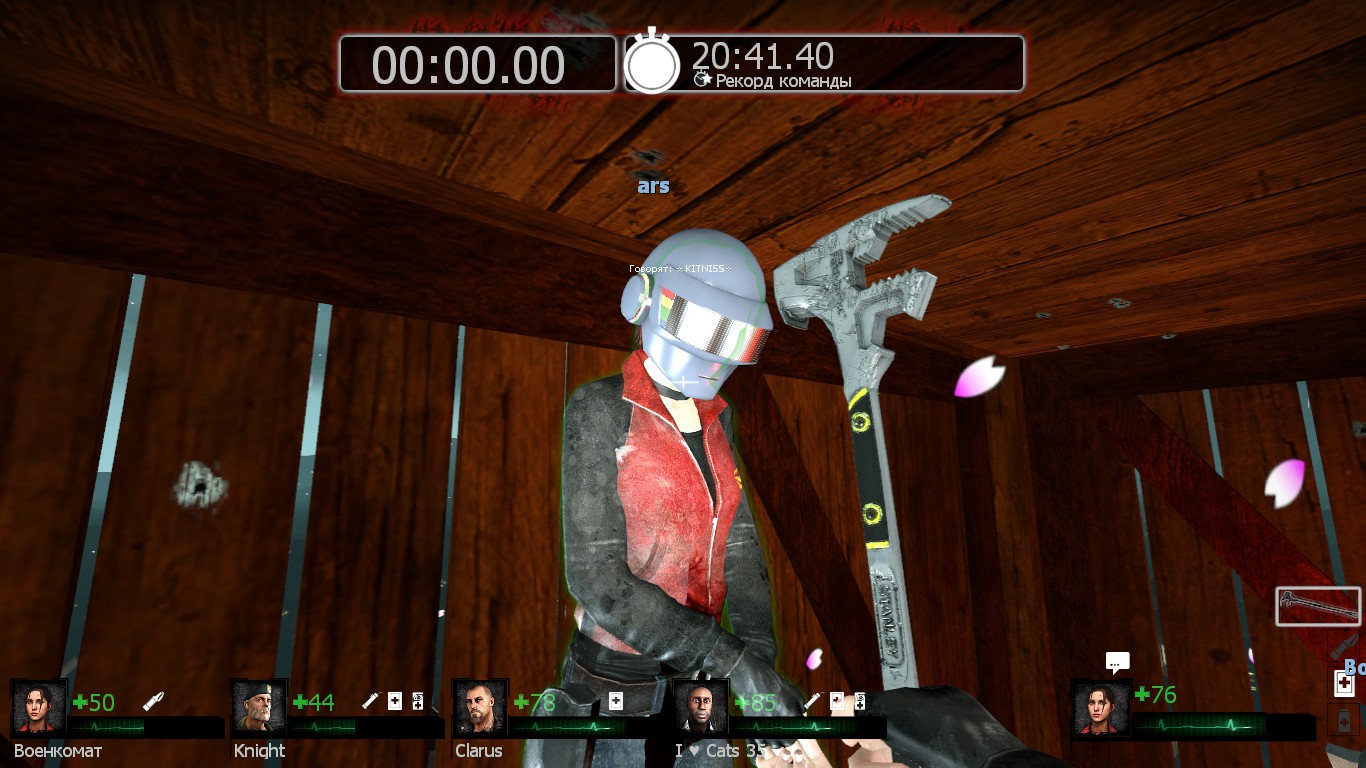1366x768 pixels.
Task: Select the Военкомат teammate portrait
Action: (x=40, y=707)
